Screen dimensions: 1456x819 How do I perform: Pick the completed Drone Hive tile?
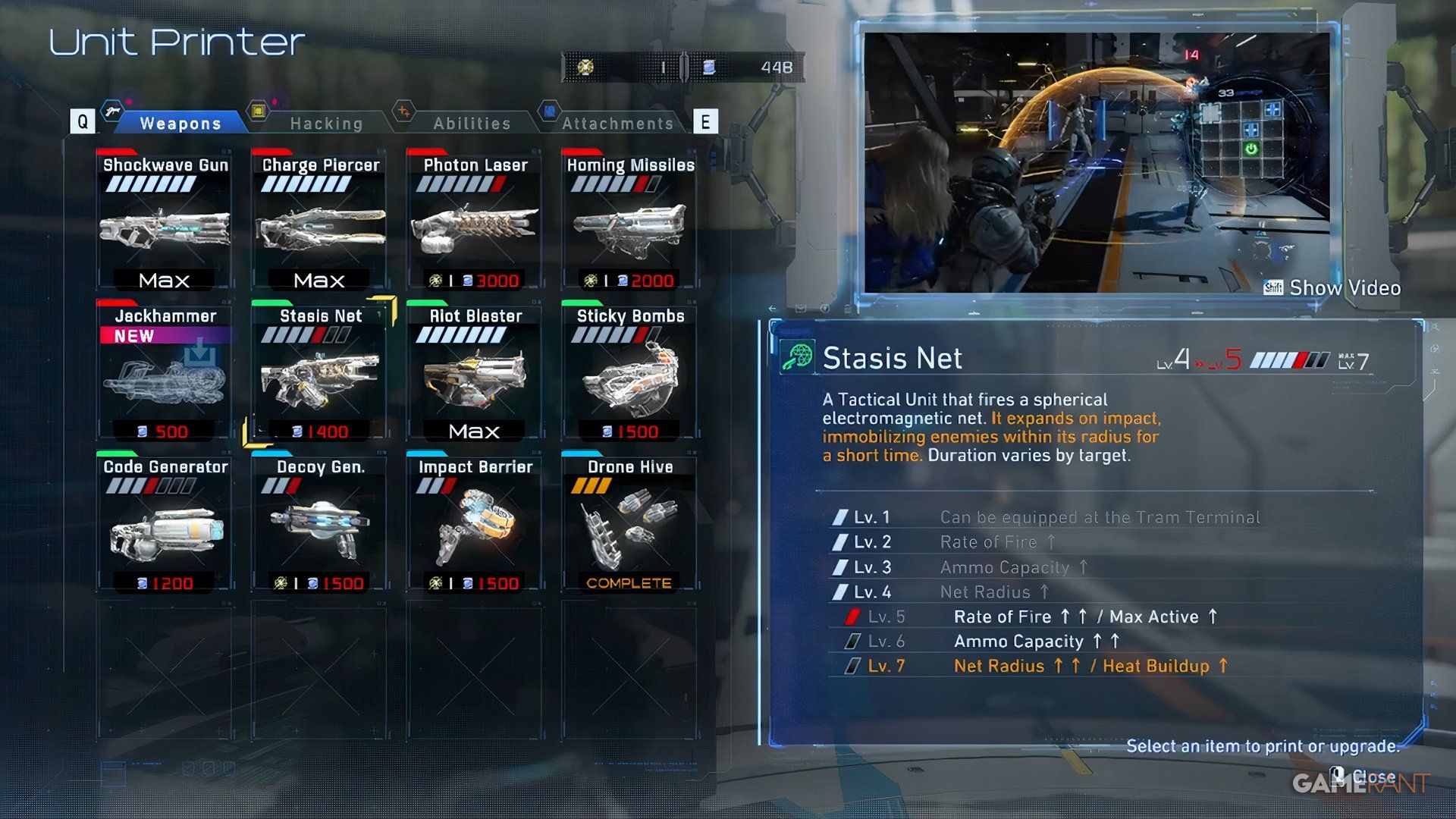point(629,525)
